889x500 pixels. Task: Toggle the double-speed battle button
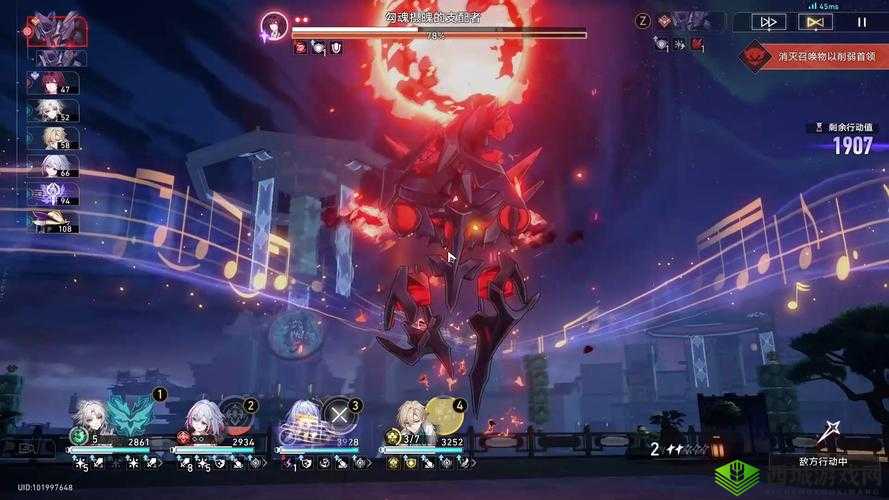770,21
